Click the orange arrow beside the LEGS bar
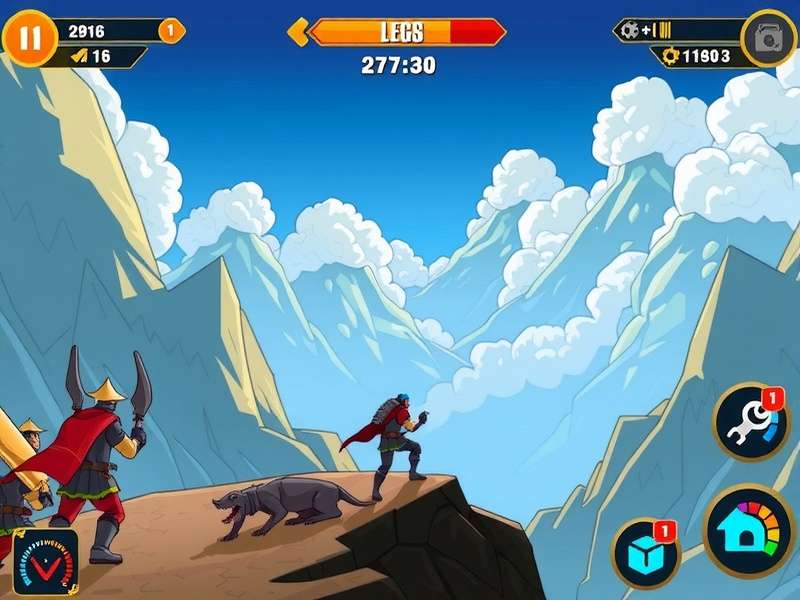800x600 pixels. tap(297, 32)
